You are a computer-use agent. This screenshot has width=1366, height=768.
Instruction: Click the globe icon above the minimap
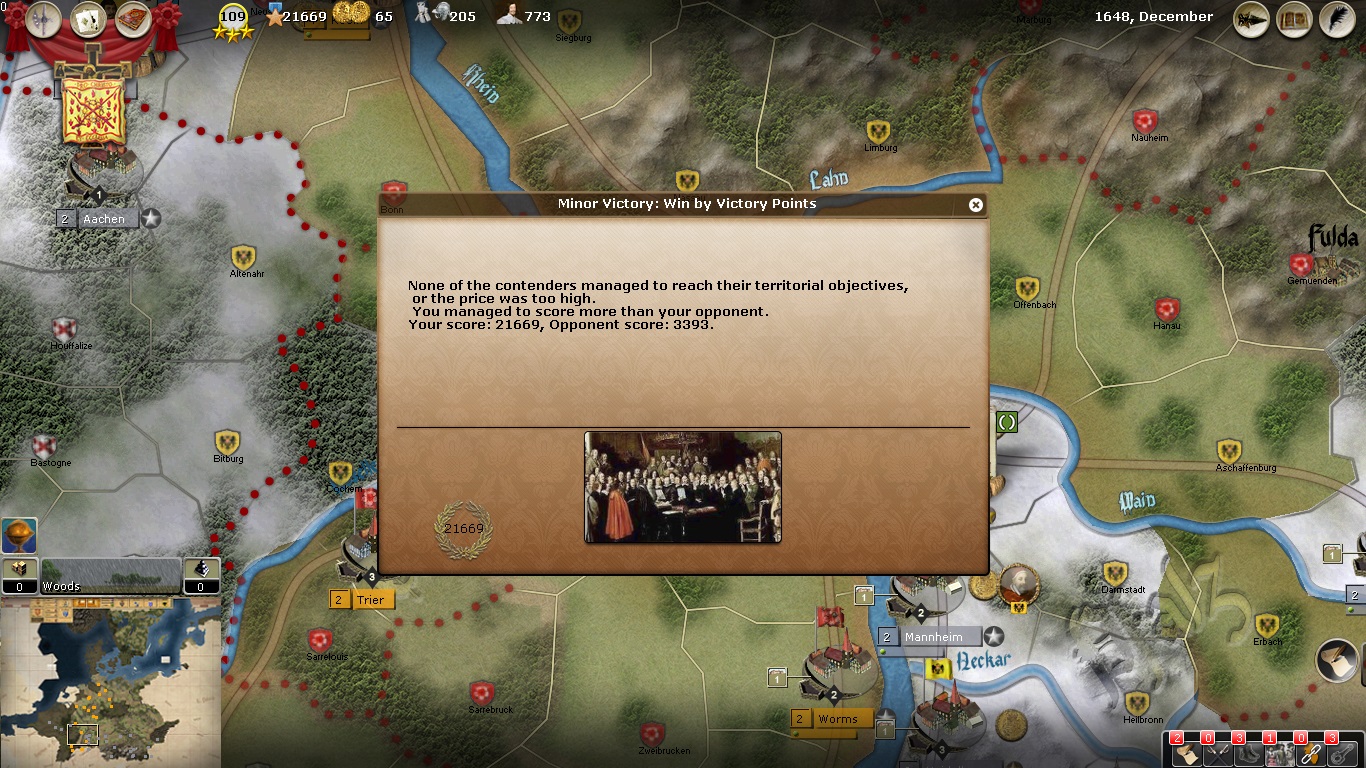[x=19, y=536]
